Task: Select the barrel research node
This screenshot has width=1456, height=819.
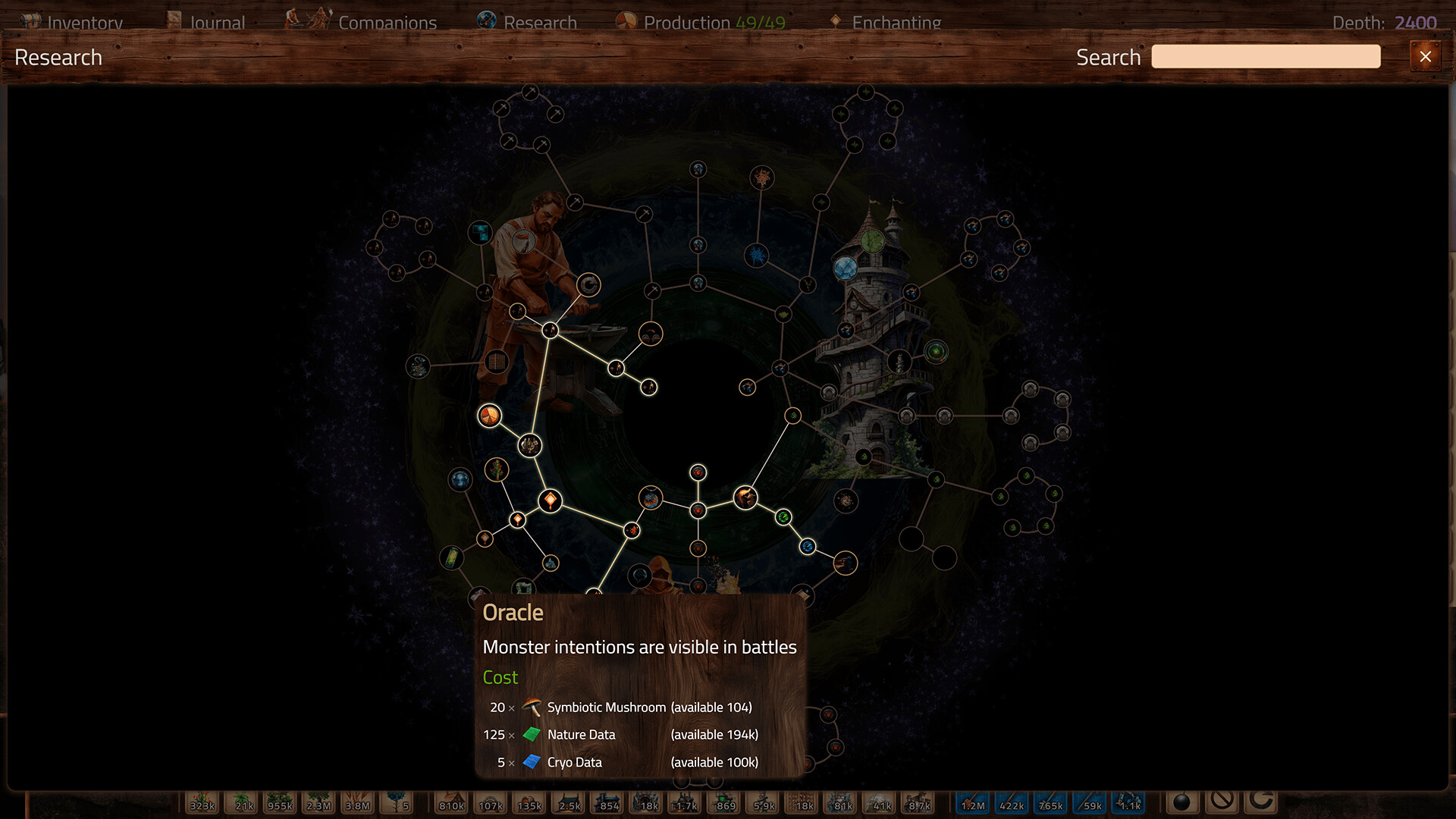Action: [x=496, y=362]
